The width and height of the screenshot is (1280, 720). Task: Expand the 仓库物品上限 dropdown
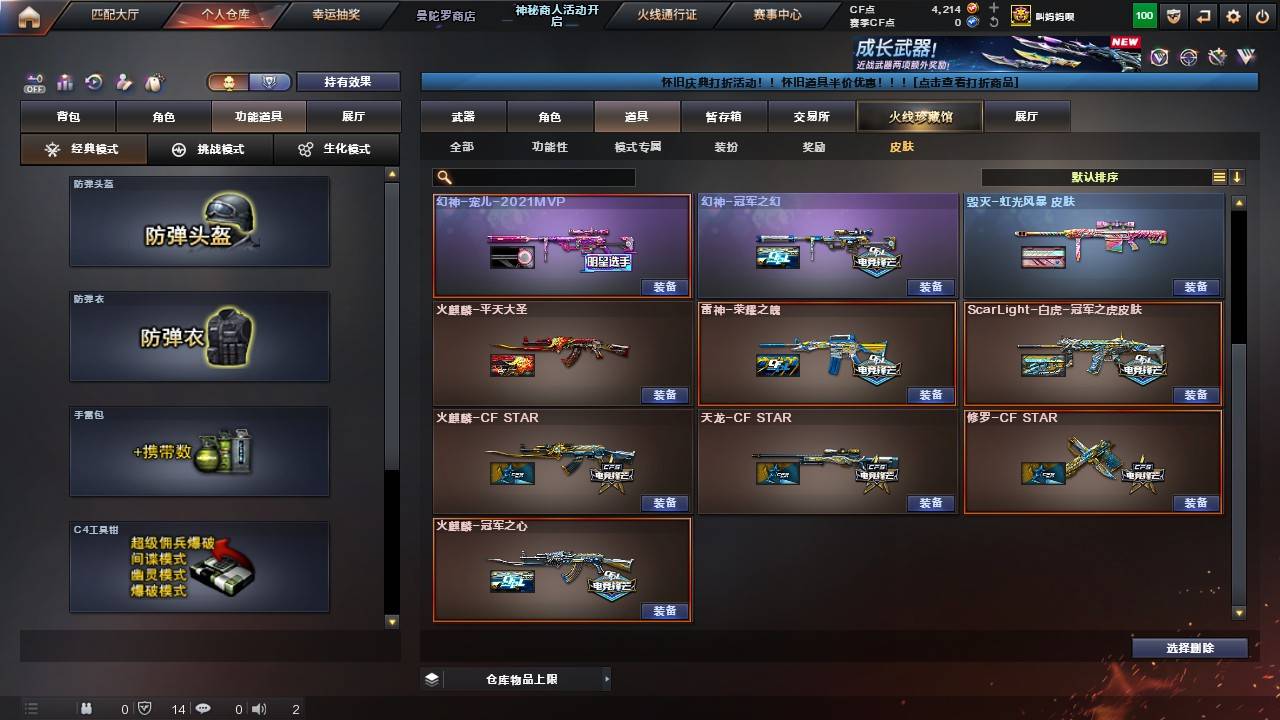click(608, 678)
